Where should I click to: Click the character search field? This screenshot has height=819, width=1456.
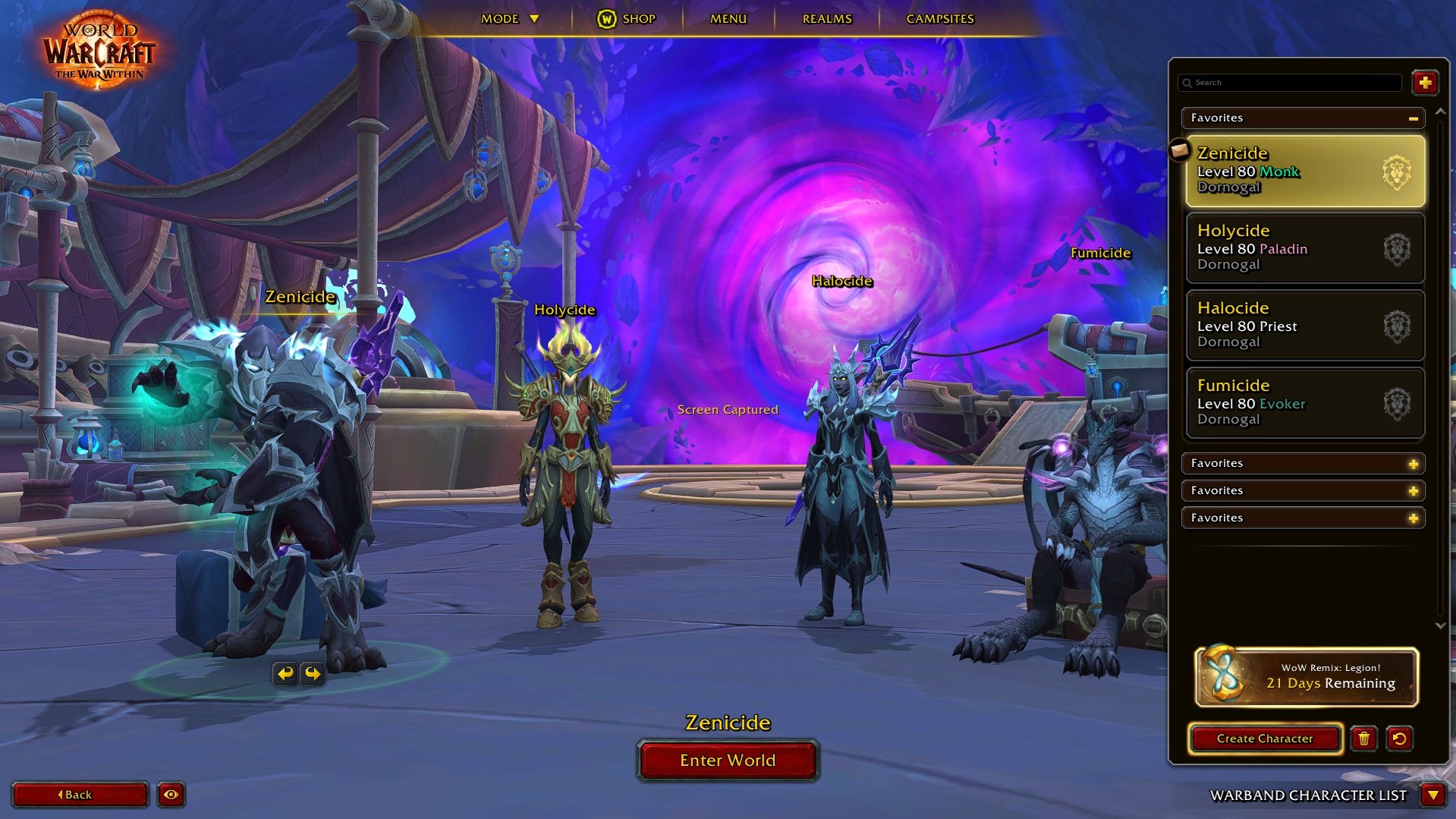(1290, 83)
